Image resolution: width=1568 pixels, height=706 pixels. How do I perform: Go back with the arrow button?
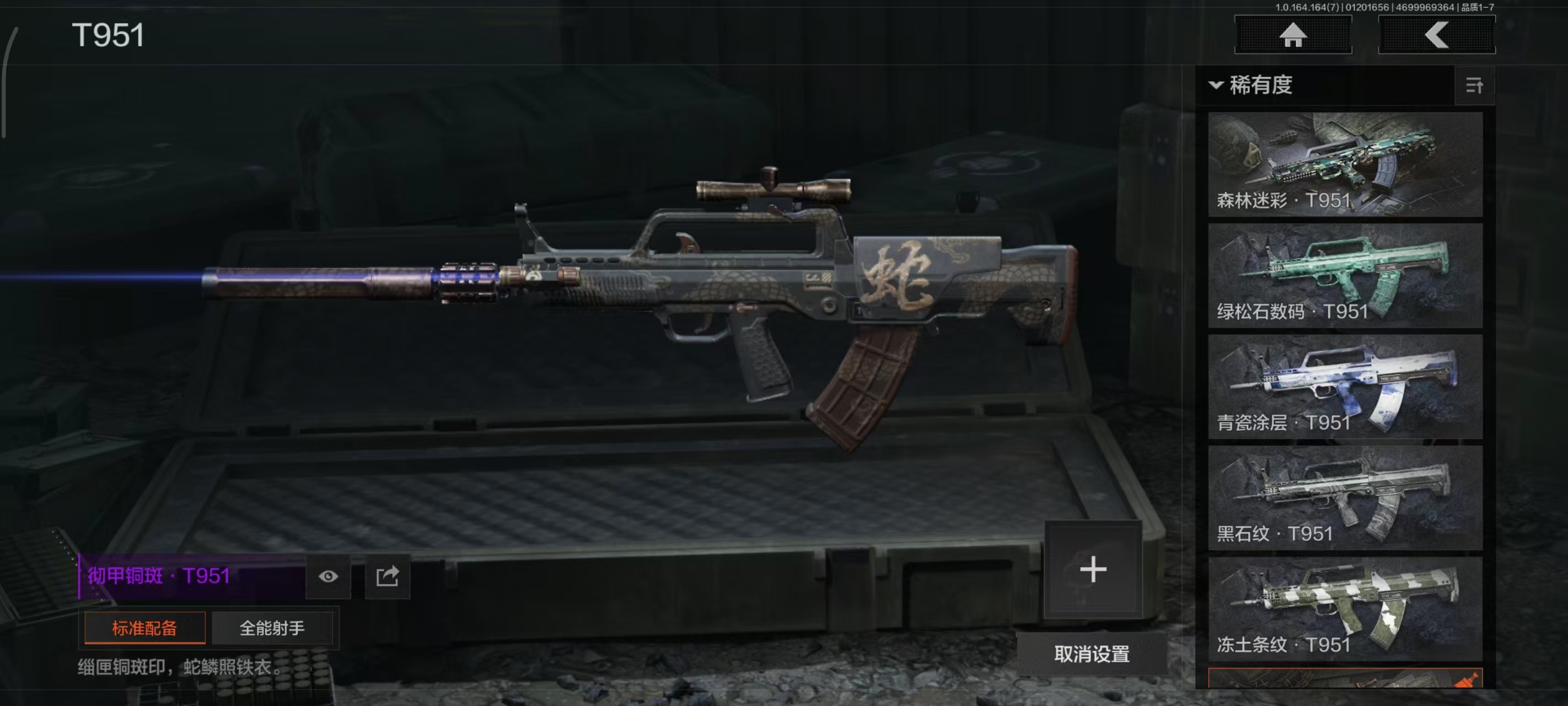(1436, 35)
